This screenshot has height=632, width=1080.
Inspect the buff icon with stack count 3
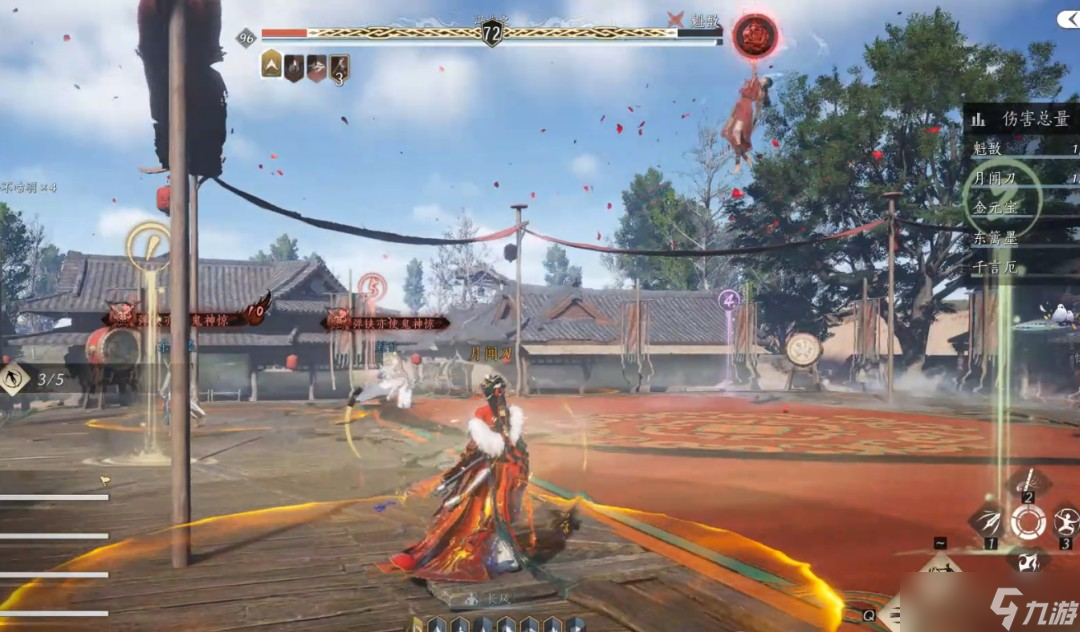[340, 68]
